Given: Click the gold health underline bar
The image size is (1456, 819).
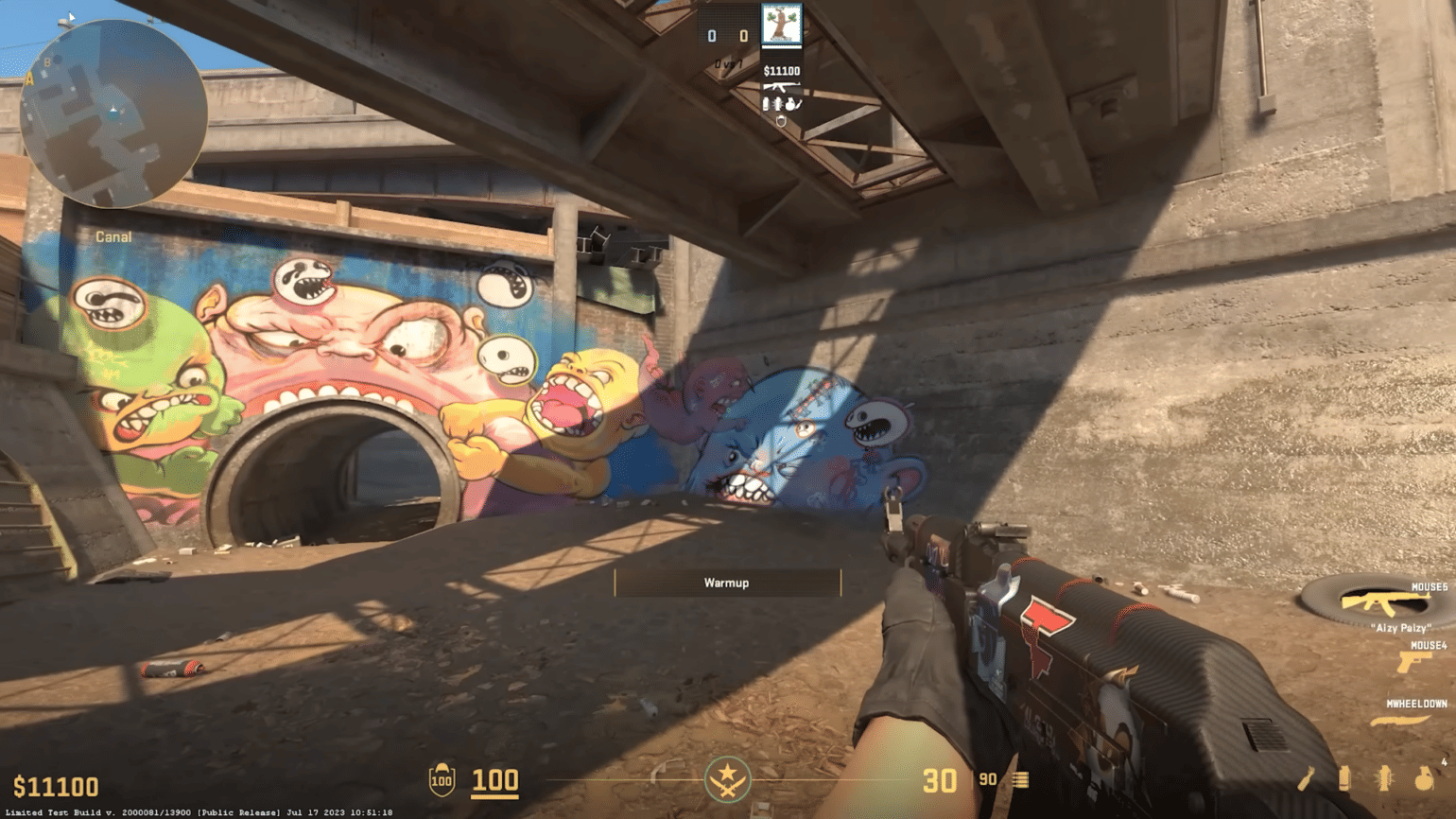Looking at the screenshot, I should tap(496, 796).
